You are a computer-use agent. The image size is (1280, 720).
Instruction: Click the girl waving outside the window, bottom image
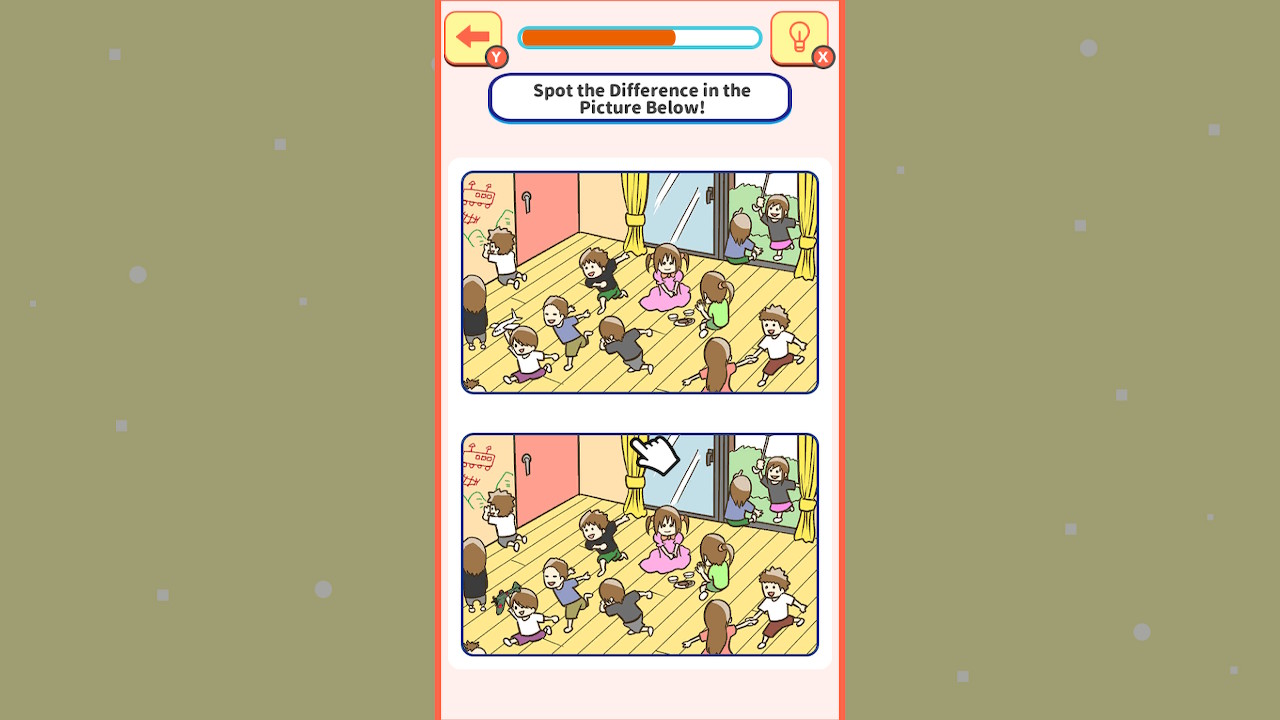(x=776, y=481)
